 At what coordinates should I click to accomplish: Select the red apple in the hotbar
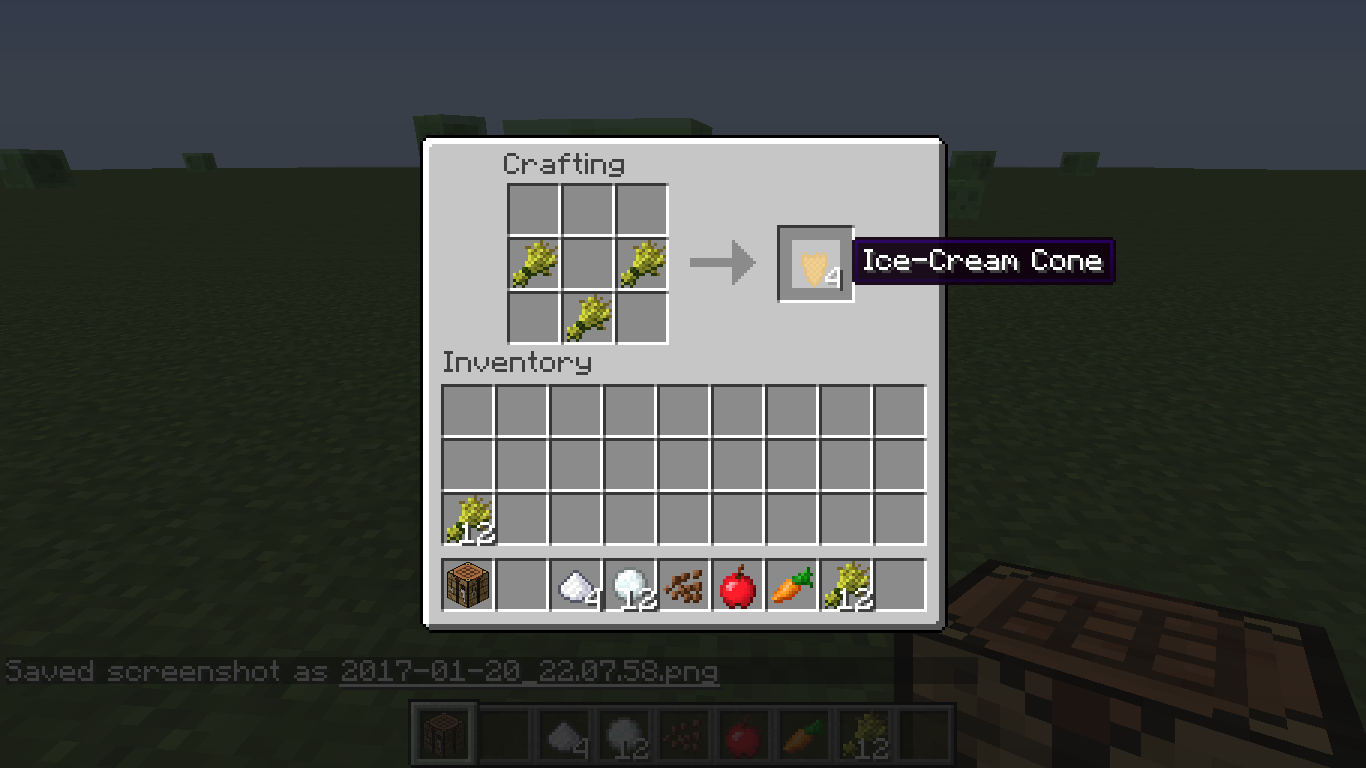(x=736, y=585)
